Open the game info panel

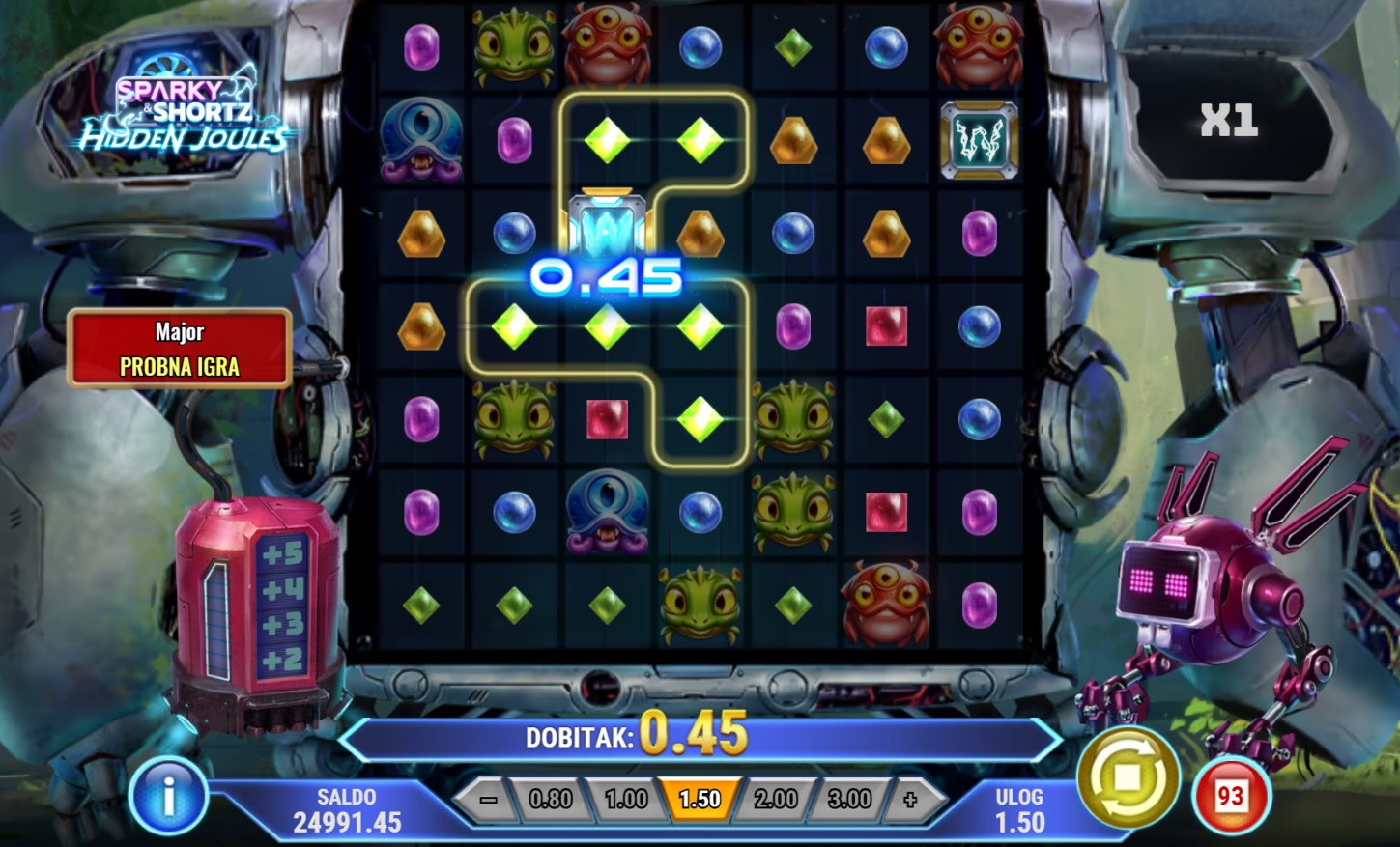point(168,797)
